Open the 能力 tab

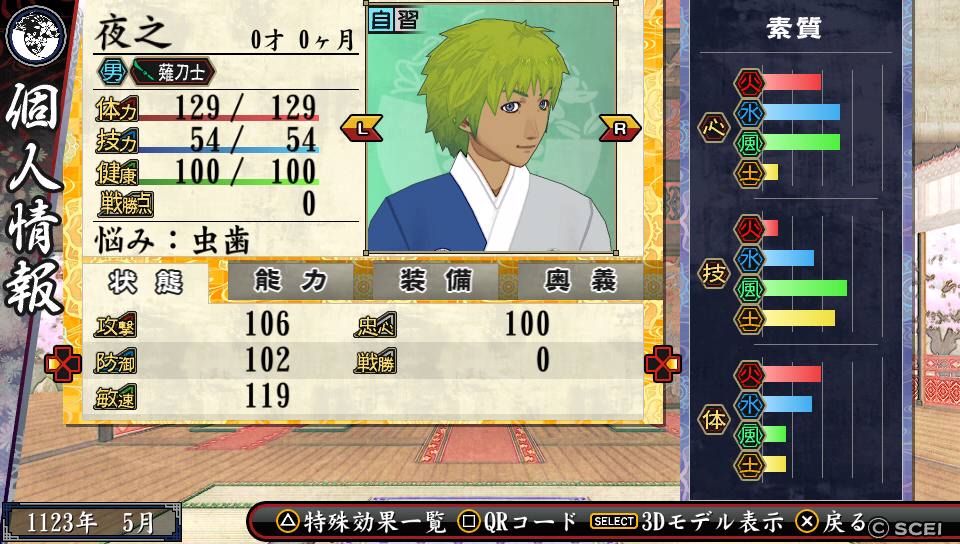tap(290, 282)
